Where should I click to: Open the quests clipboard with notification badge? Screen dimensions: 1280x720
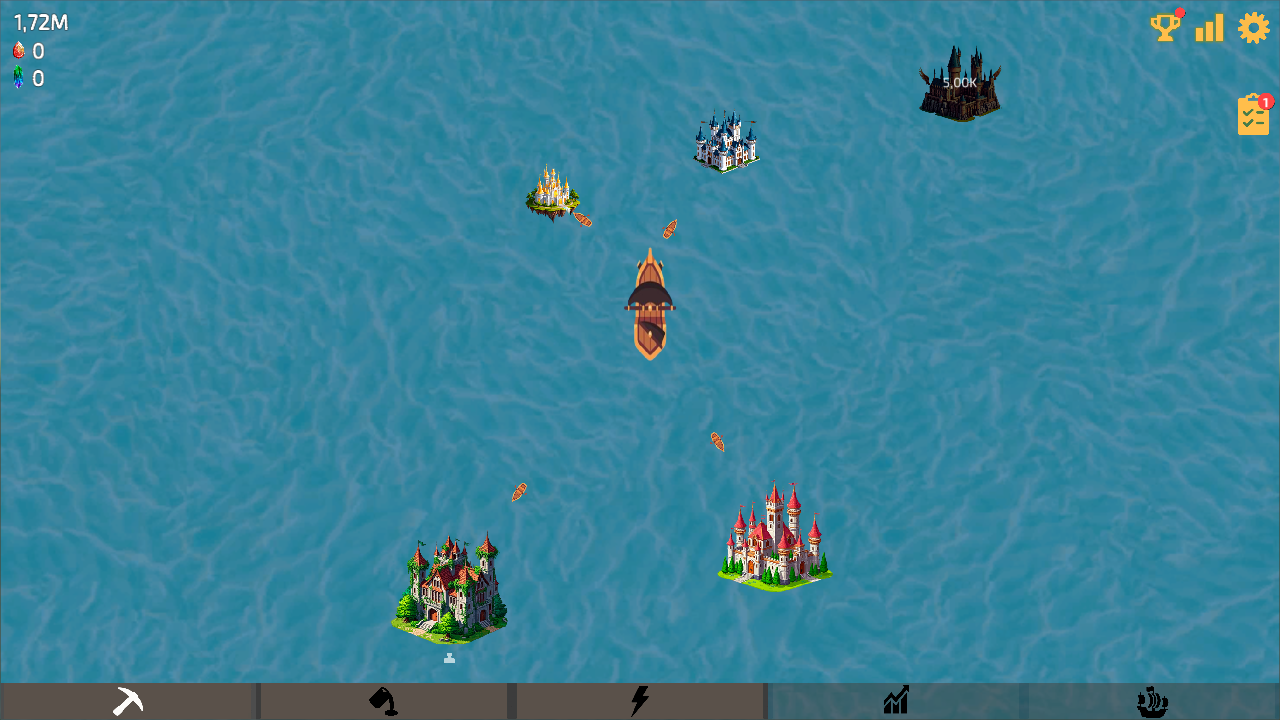1253,114
